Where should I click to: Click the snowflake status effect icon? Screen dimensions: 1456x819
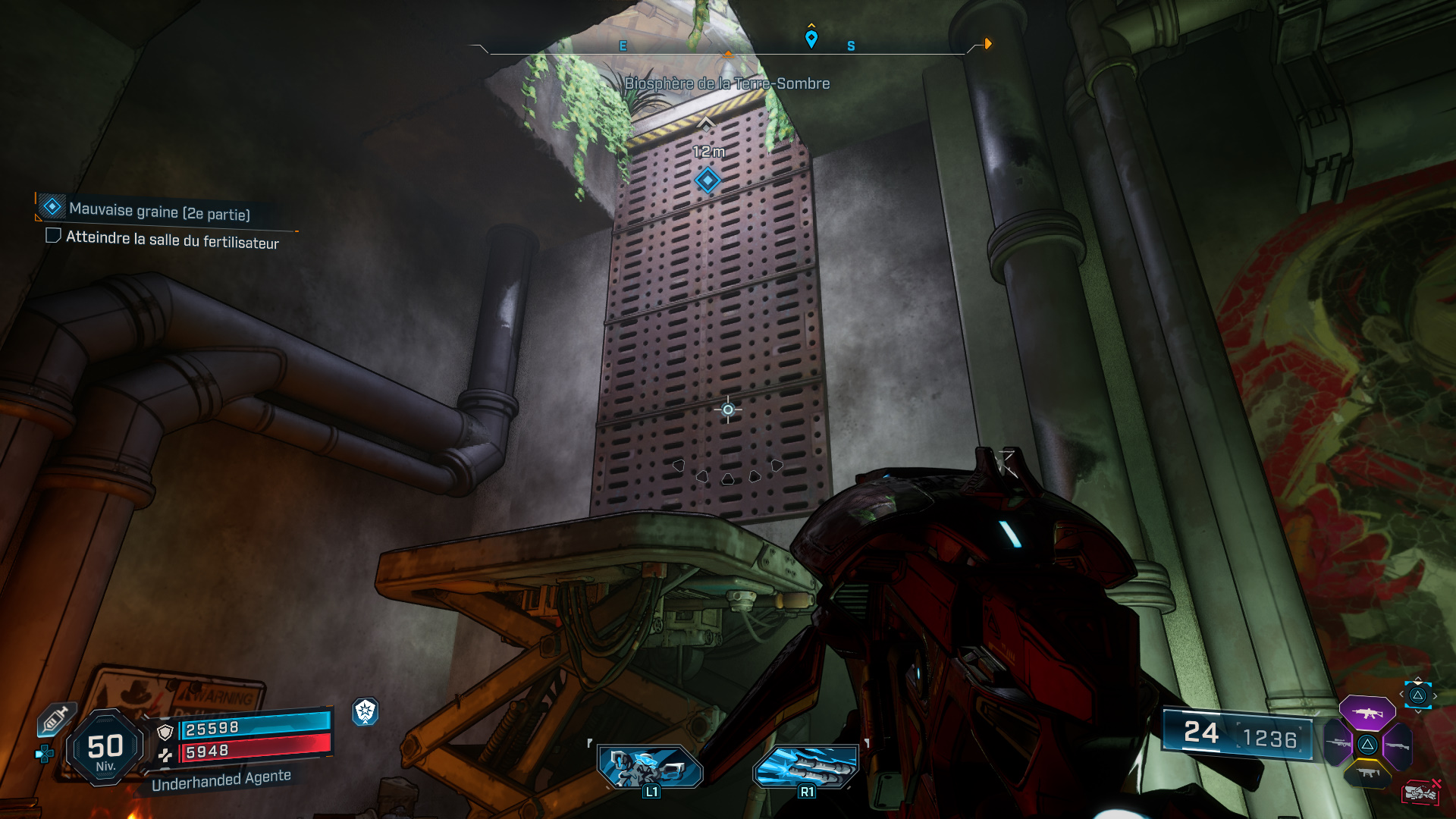(x=366, y=713)
